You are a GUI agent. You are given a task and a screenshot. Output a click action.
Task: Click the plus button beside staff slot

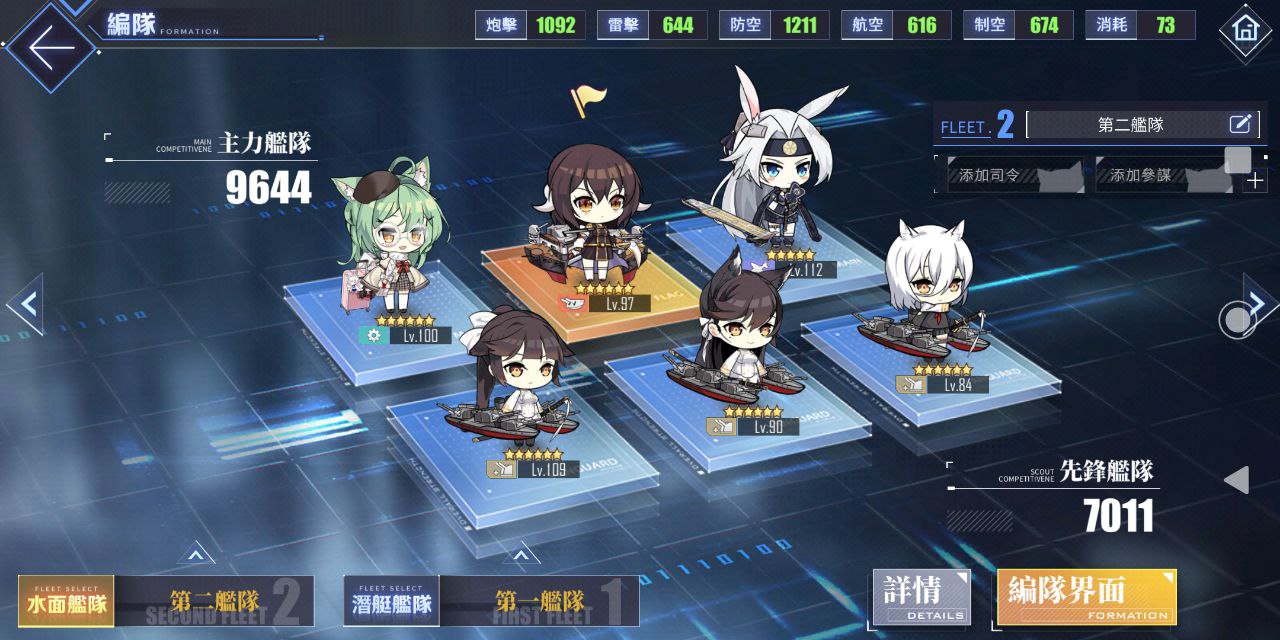click(1254, 181)
